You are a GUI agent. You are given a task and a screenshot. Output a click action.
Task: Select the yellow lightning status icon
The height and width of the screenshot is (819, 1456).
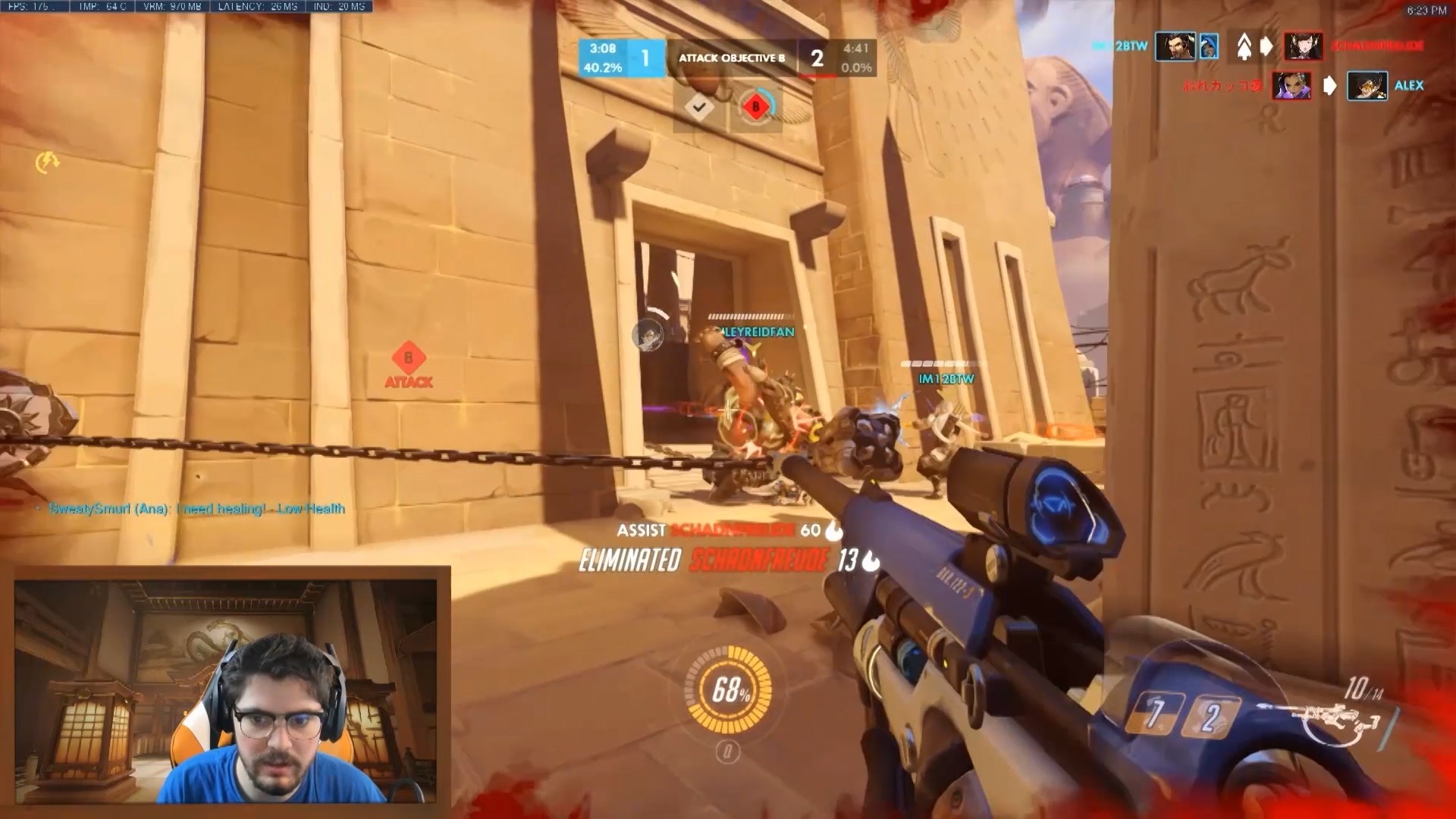47,162
